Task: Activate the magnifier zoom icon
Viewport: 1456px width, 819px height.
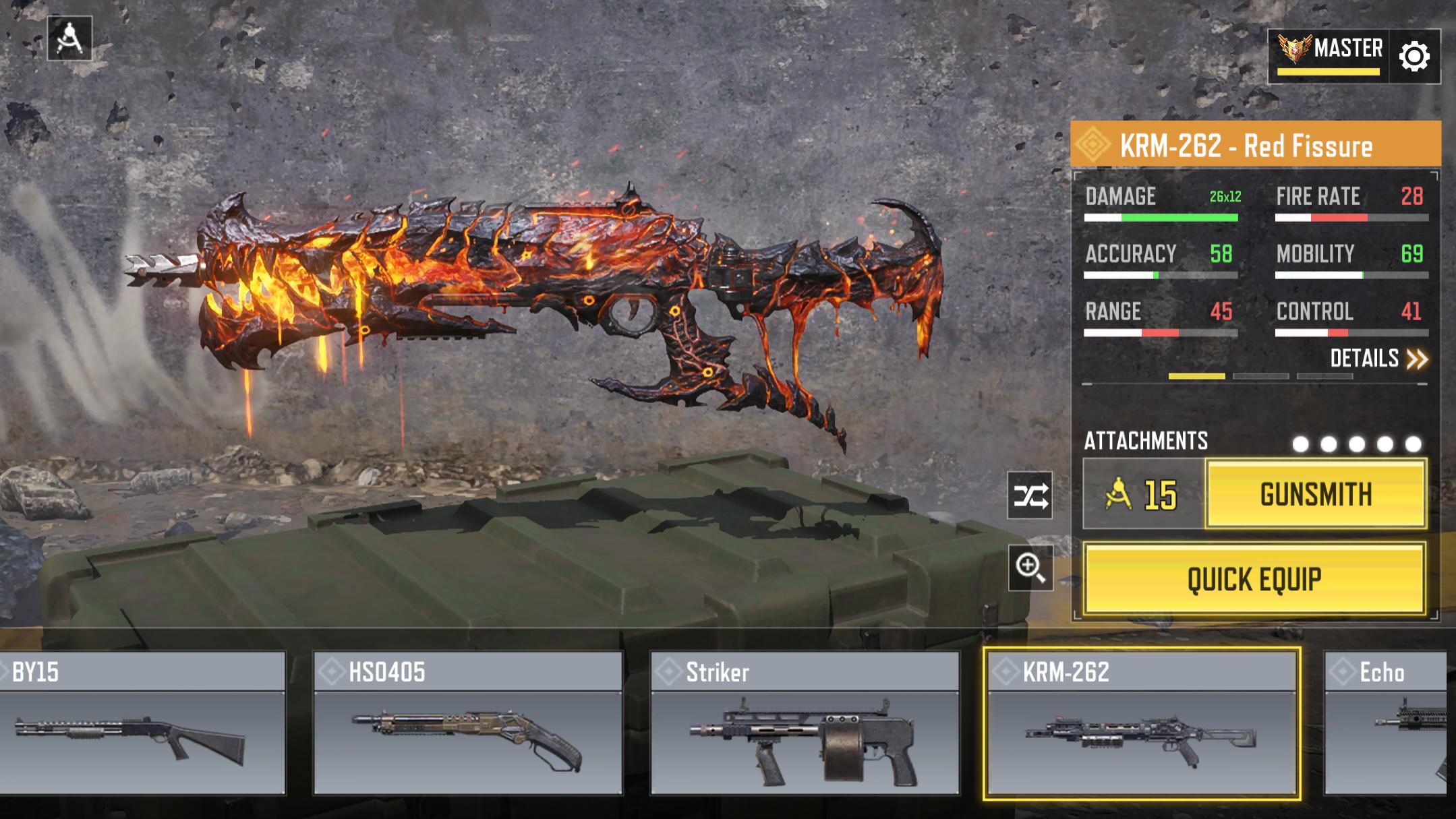Action: point(1030,568)
